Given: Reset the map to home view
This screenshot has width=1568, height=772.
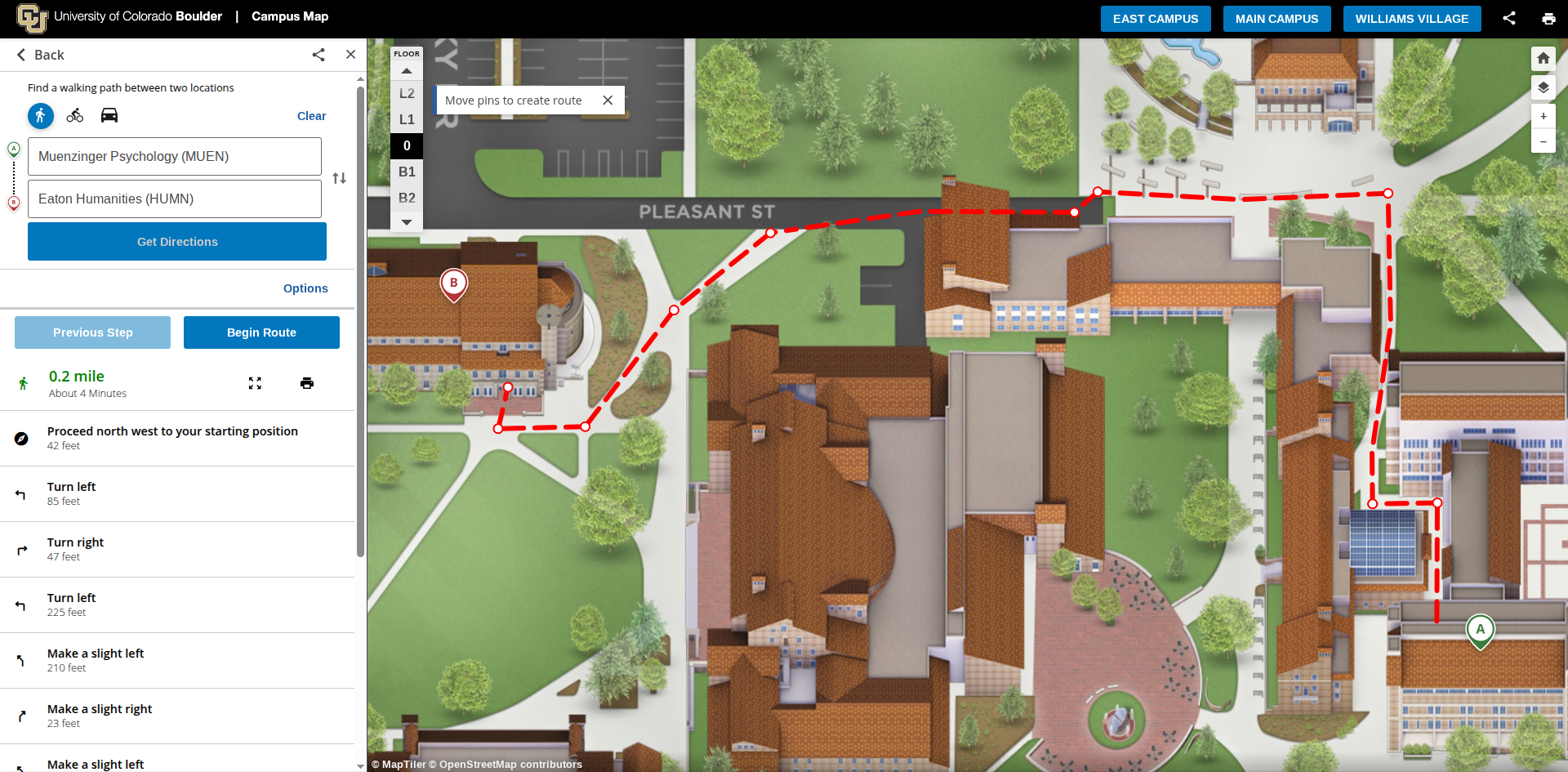Looking at the screenshot, I should (x=1543, y=58).
